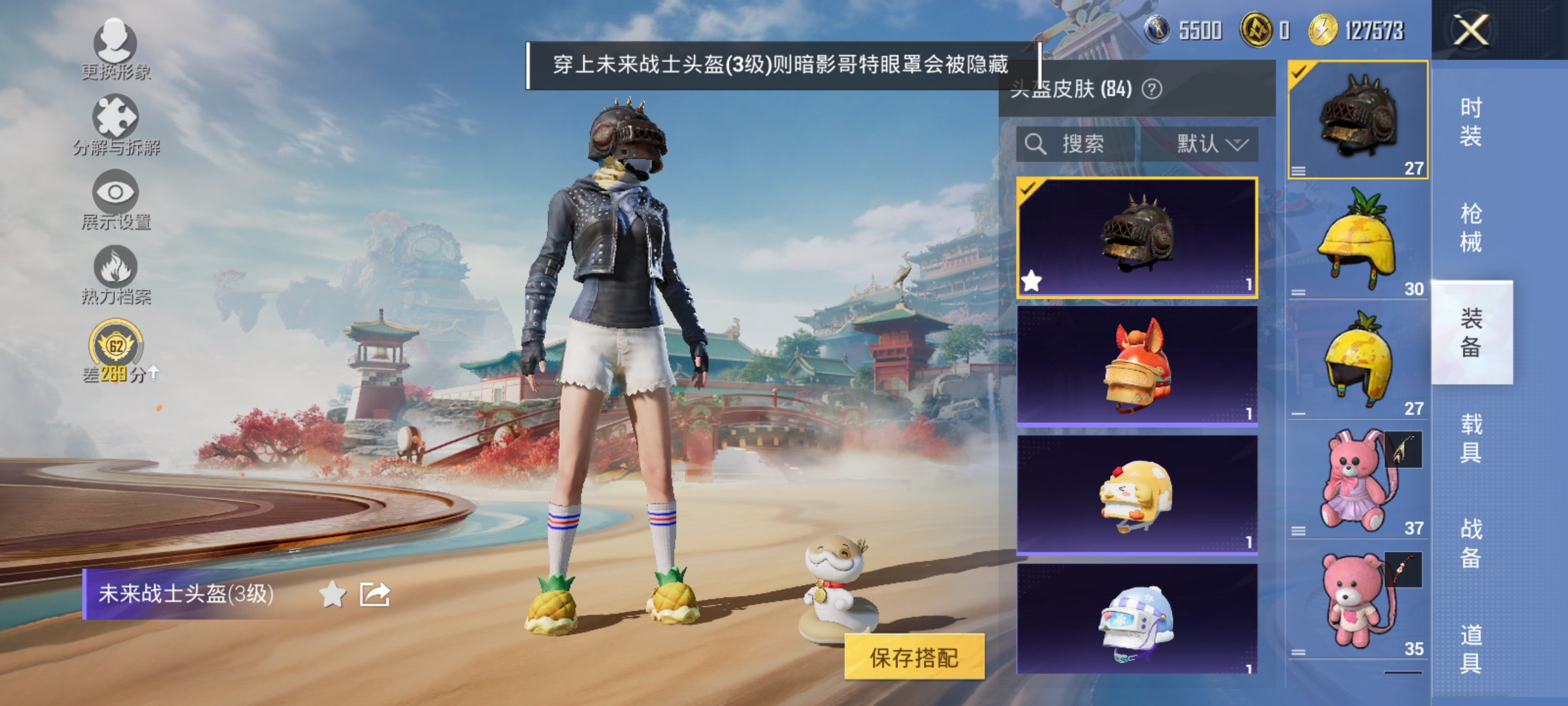The width and height of the screenshot is (1568, 706).
Task: Open the 更换形象 character change panel
Action: (114, 49)
